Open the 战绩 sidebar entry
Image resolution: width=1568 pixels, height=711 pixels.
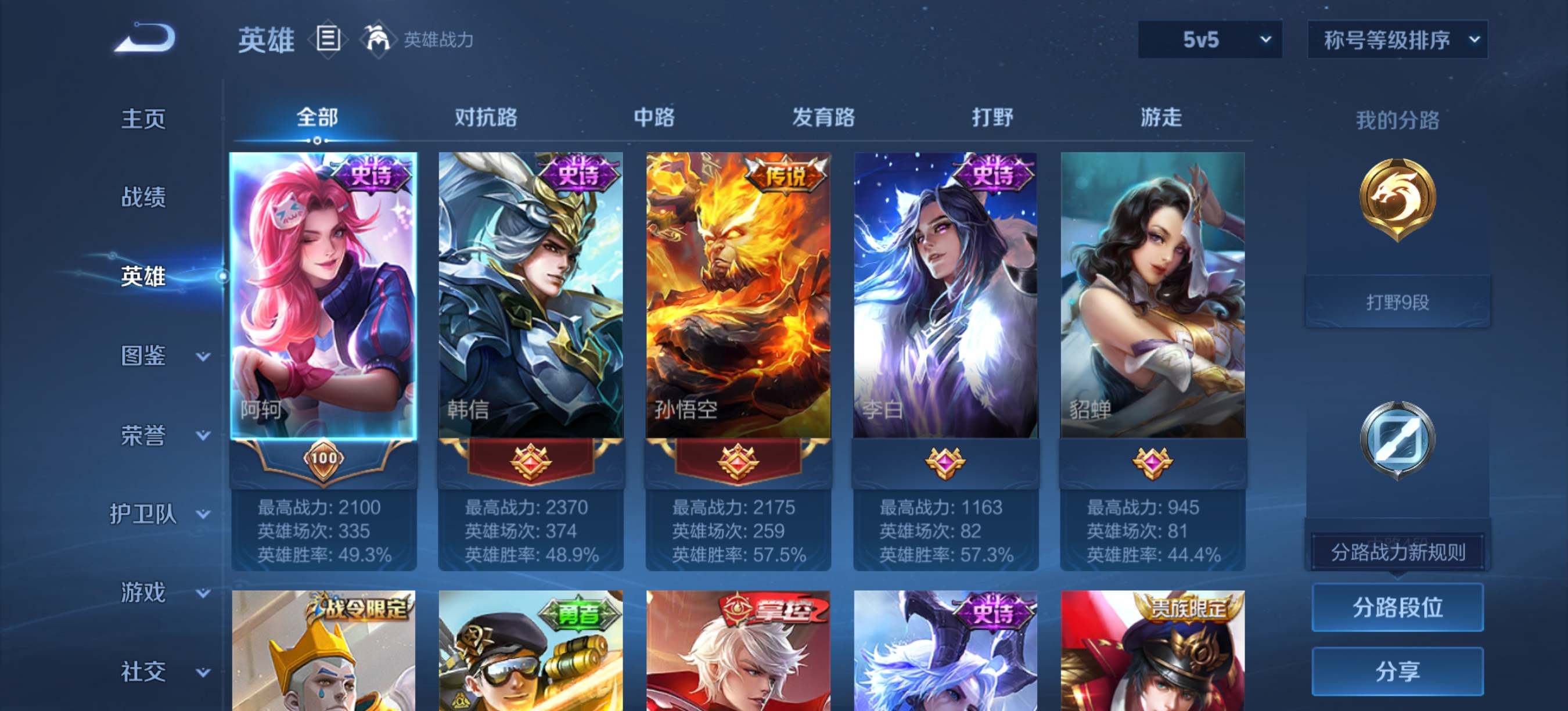coord(143,198)
